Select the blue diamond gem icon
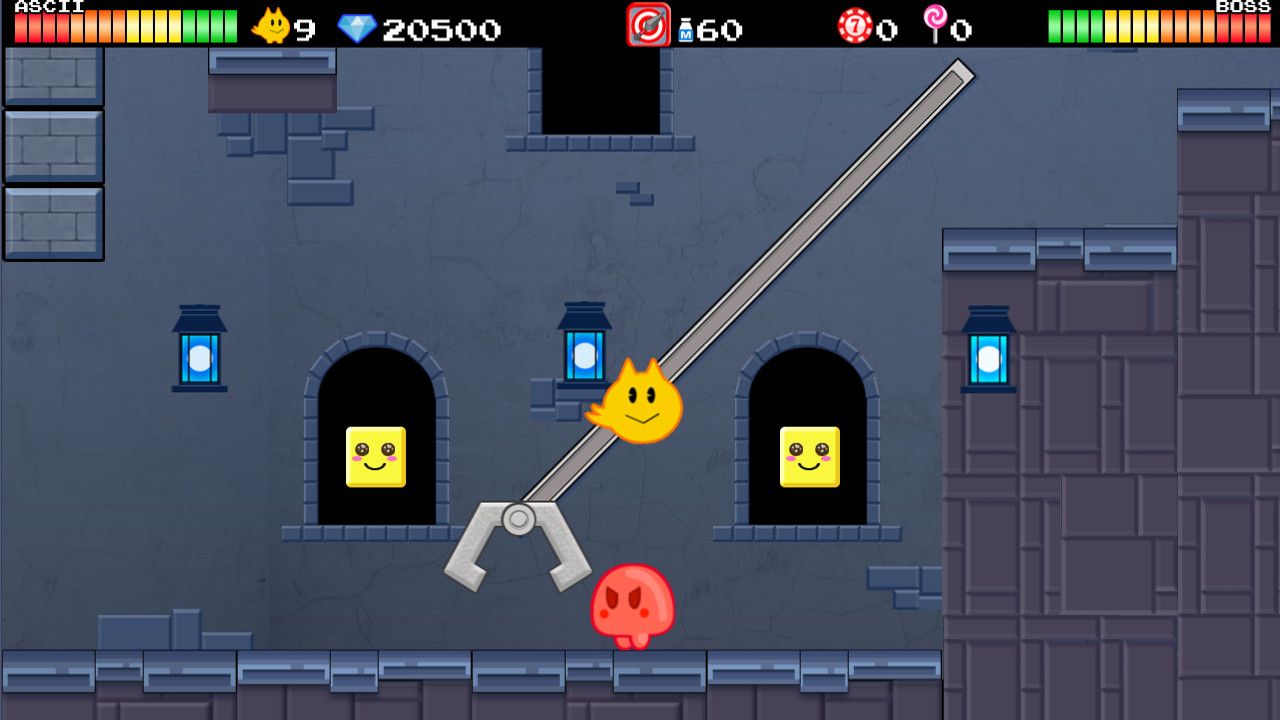This screenshot has height=720, width=1280. [x=355, y=28]
